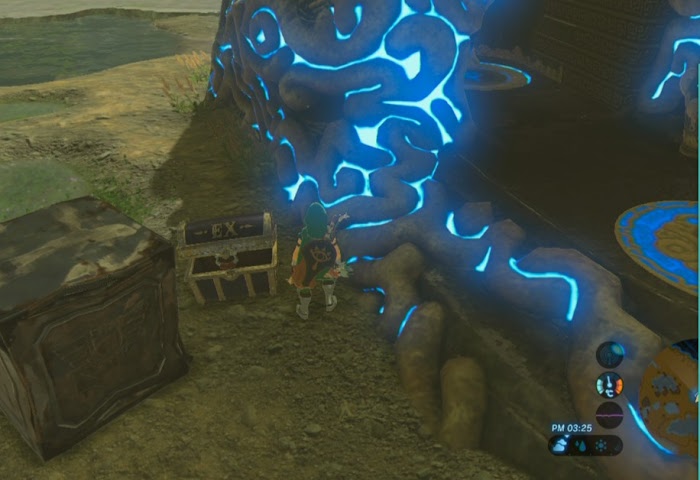Viewport: 700px width, 480px height.
Task: Select the cloudy weather forecast icon
Action: point(560,445)
